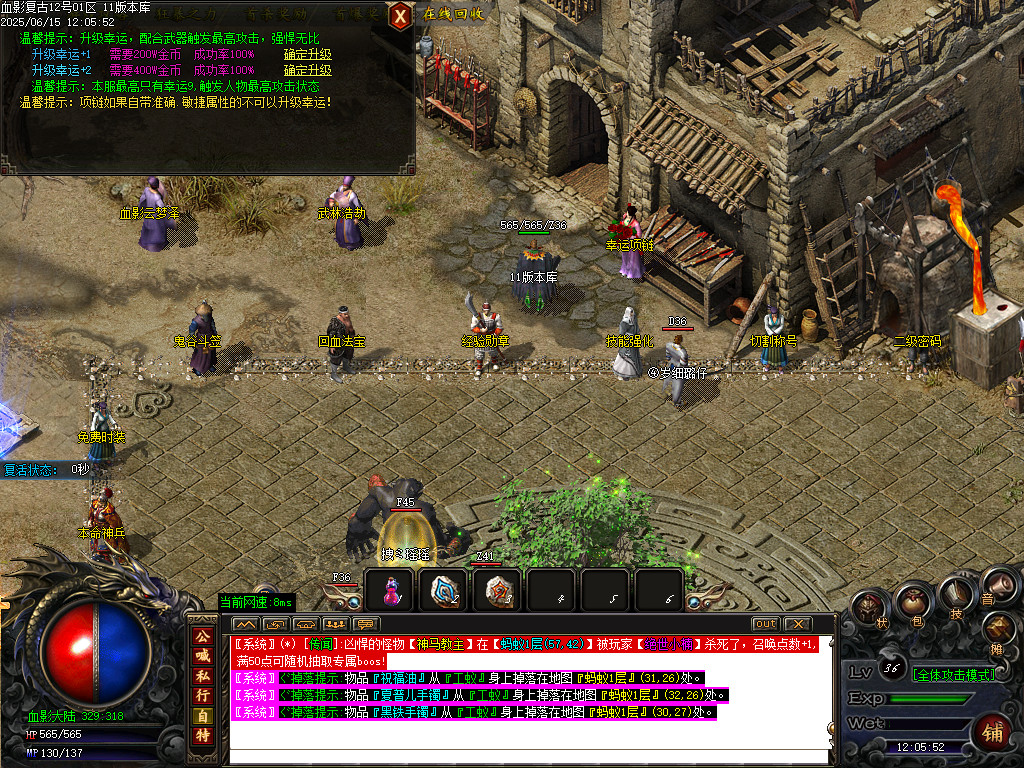Switch the 全体攻击模式 attack mode
1024x768 pixels.
click(954, 675)
